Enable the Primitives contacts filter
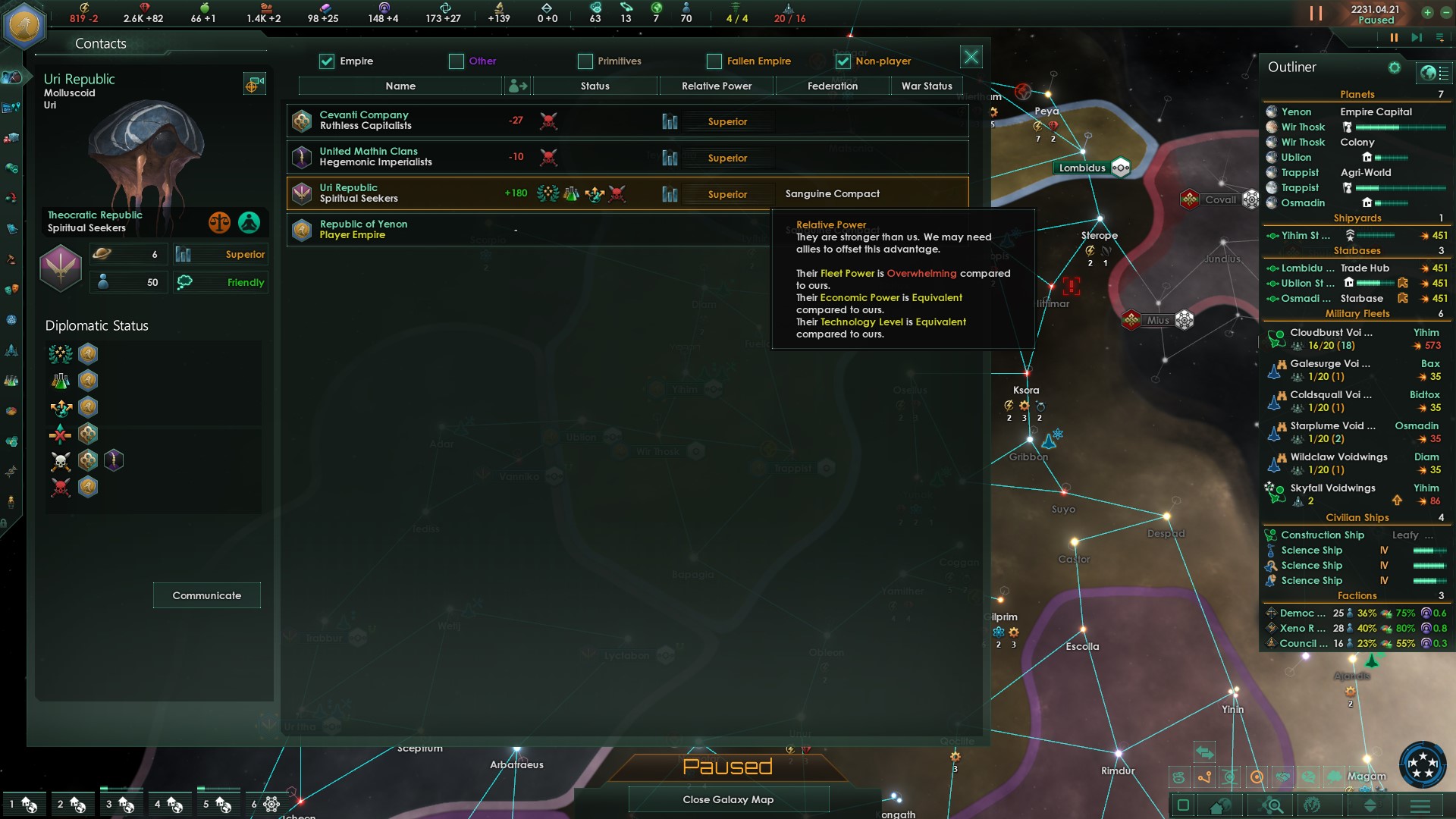 585,61
